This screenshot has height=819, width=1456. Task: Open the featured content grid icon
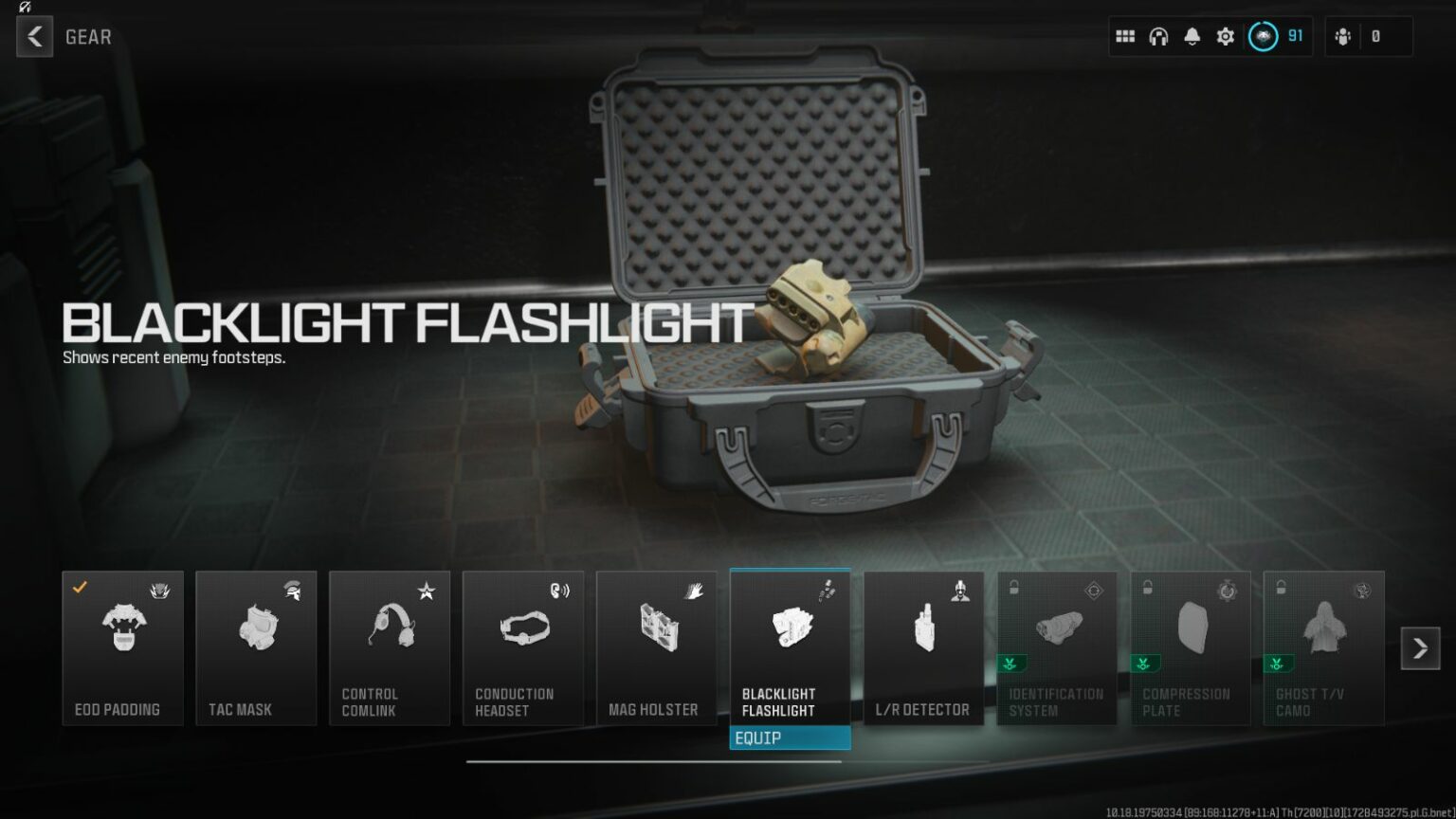pyautogui.click(x=1125, y=36)
